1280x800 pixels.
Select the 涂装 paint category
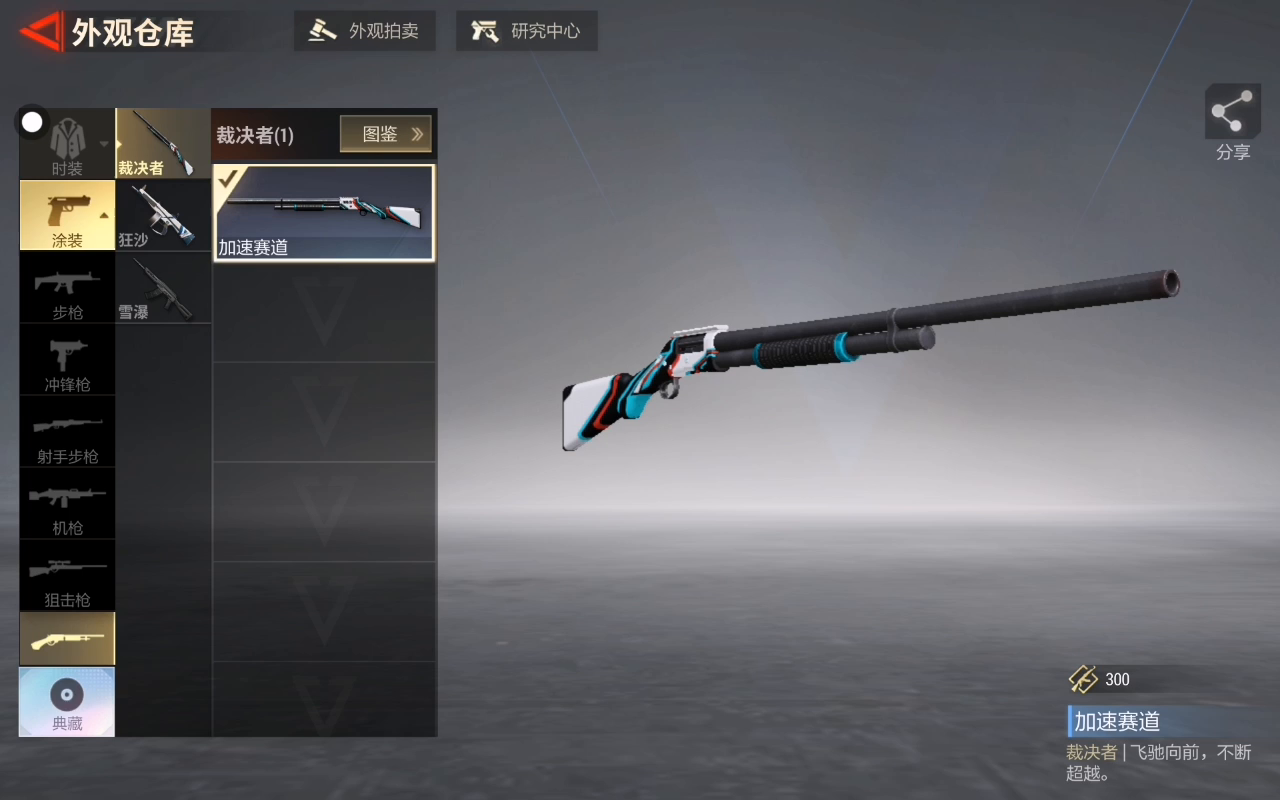click(x=67, y=216)
